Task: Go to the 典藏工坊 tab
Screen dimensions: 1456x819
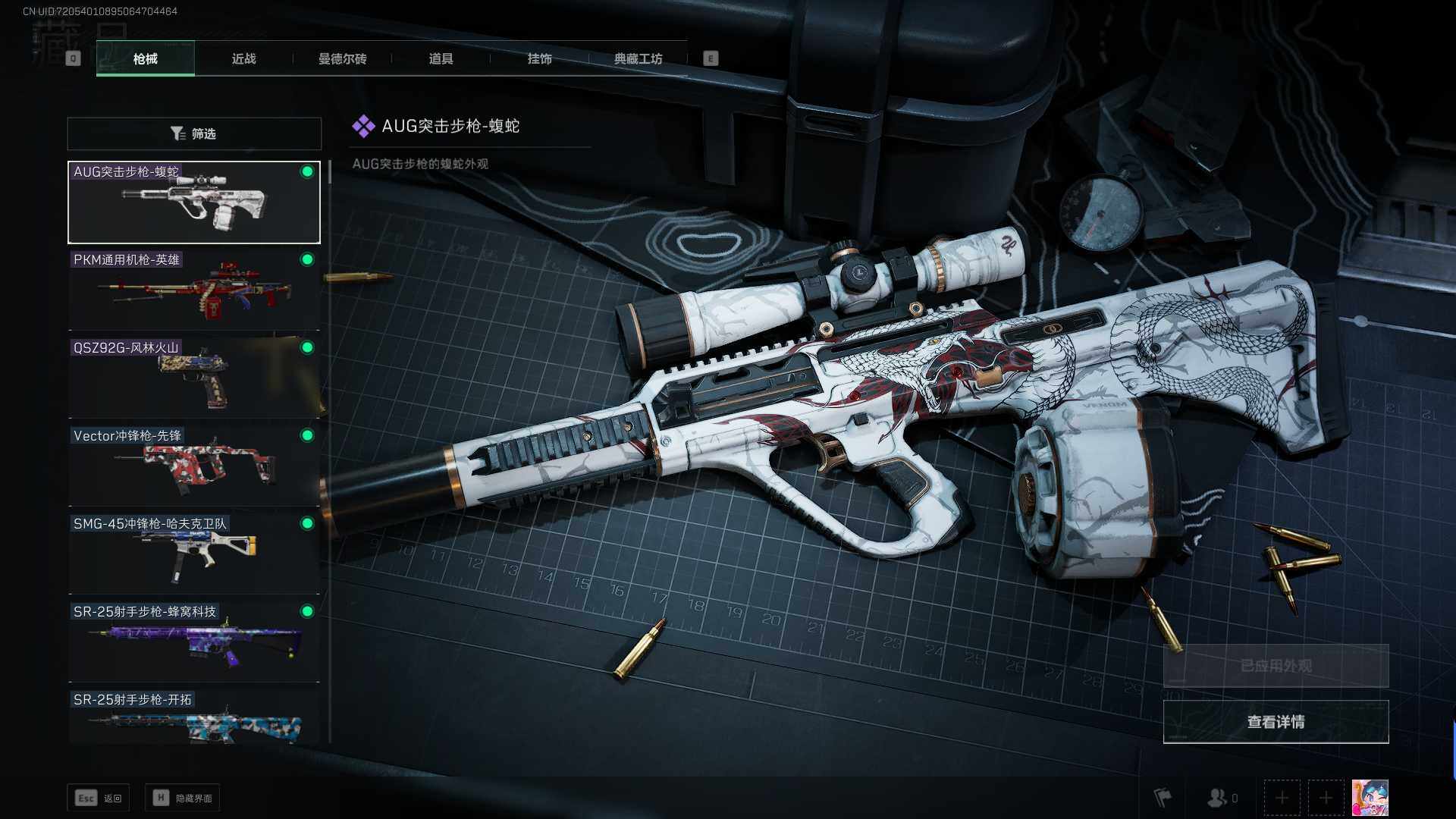Action: (638, 58)
